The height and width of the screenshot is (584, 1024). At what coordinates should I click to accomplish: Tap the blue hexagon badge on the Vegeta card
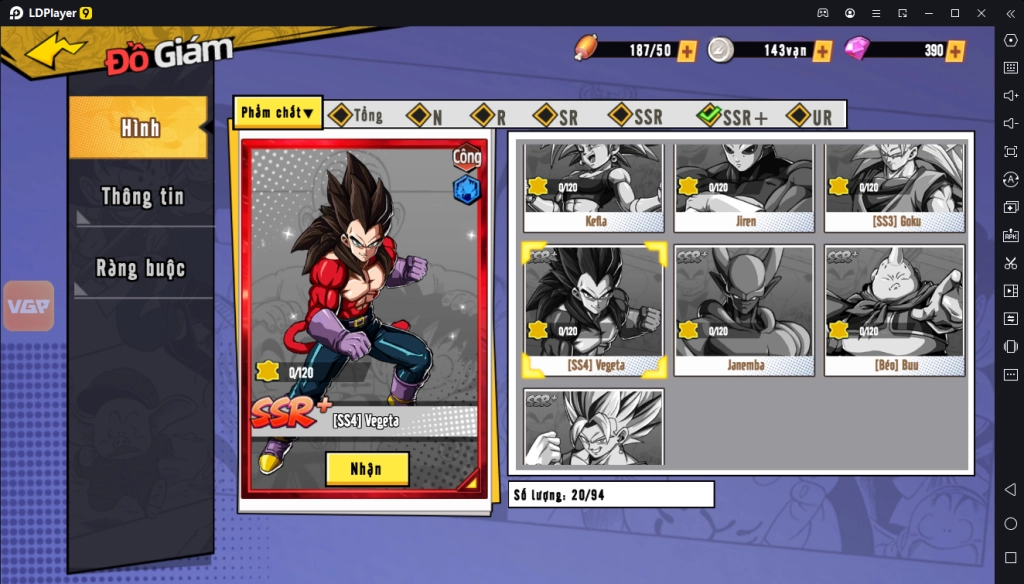(466, 189)
